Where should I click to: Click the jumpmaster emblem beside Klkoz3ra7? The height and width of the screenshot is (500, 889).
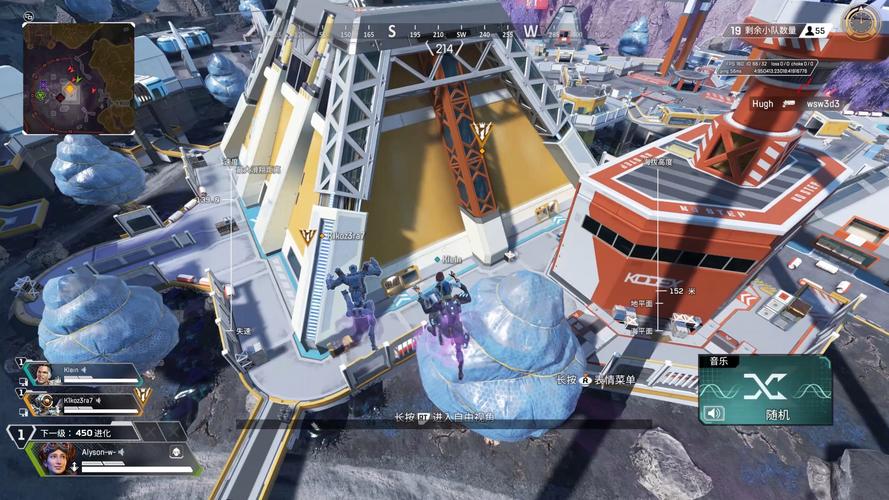(143, 396)
